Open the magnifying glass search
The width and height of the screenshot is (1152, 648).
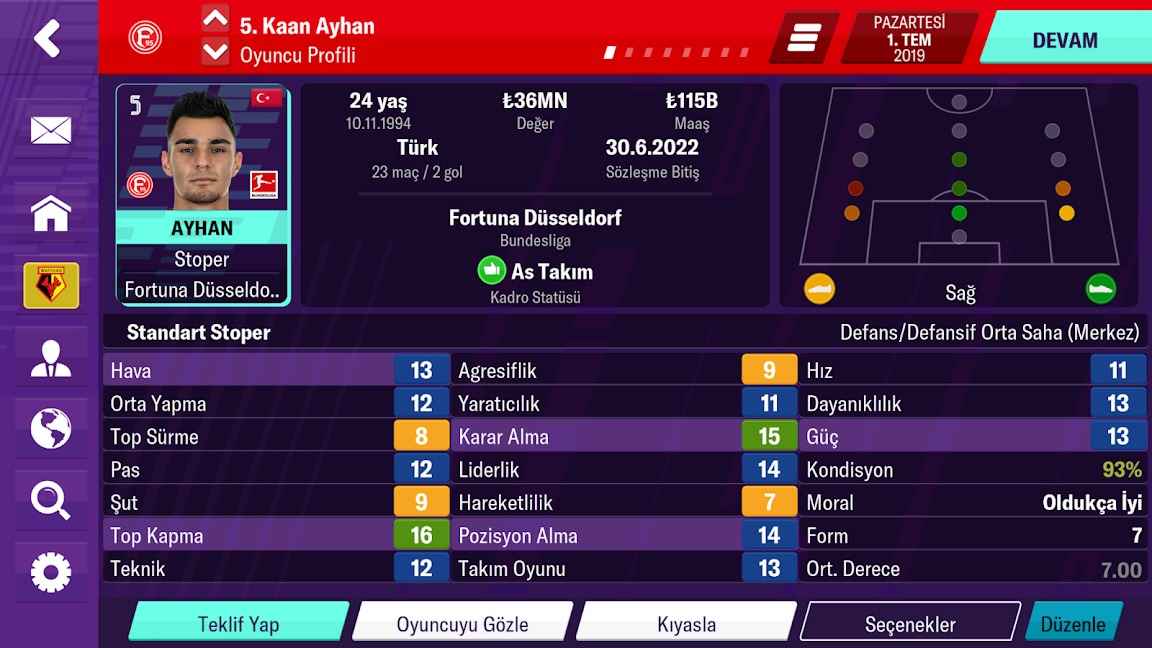(50, 499)
